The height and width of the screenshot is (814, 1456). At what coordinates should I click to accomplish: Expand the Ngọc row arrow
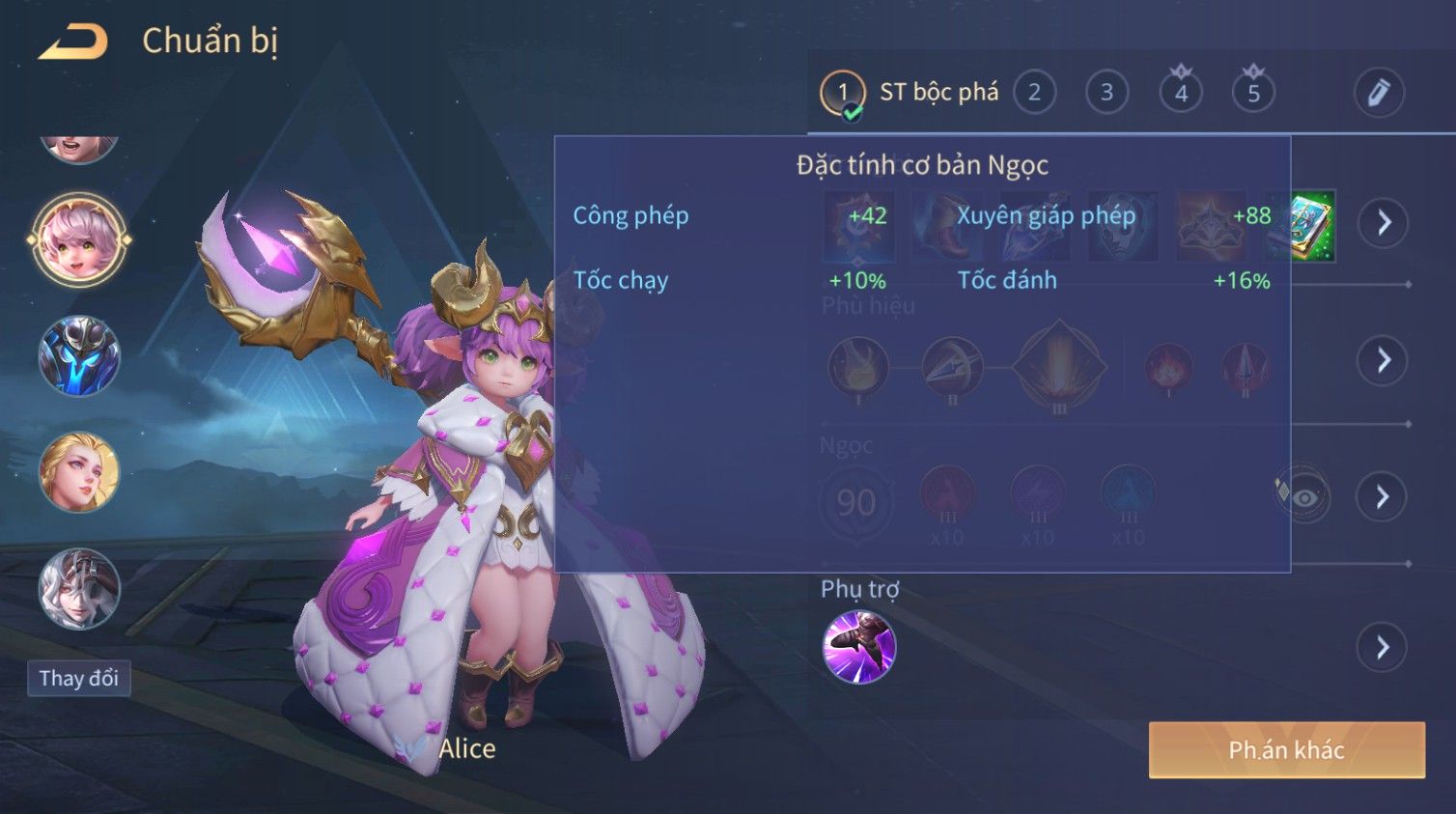click(x=1383, y=496)
